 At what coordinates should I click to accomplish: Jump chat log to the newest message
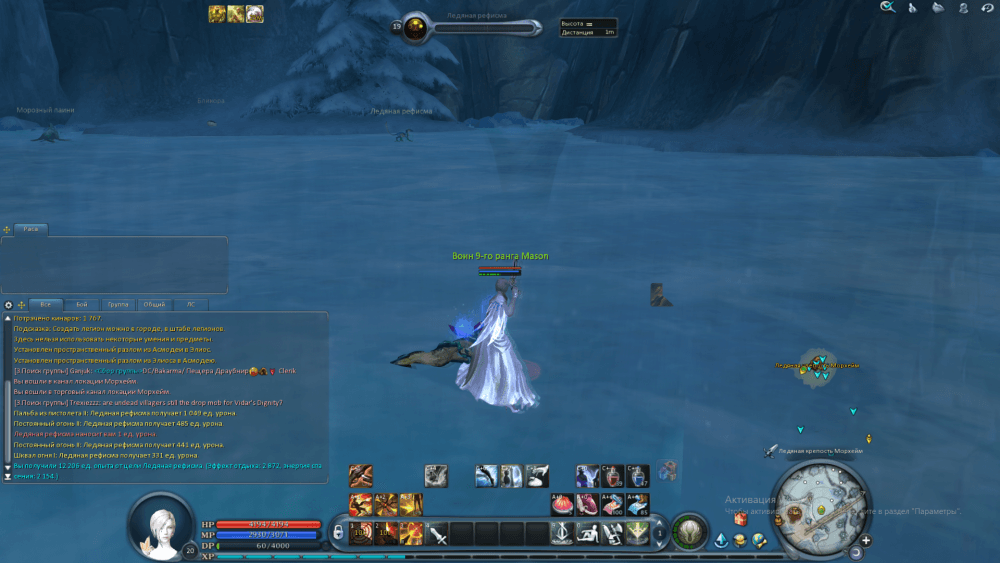(x=9, y=477)
